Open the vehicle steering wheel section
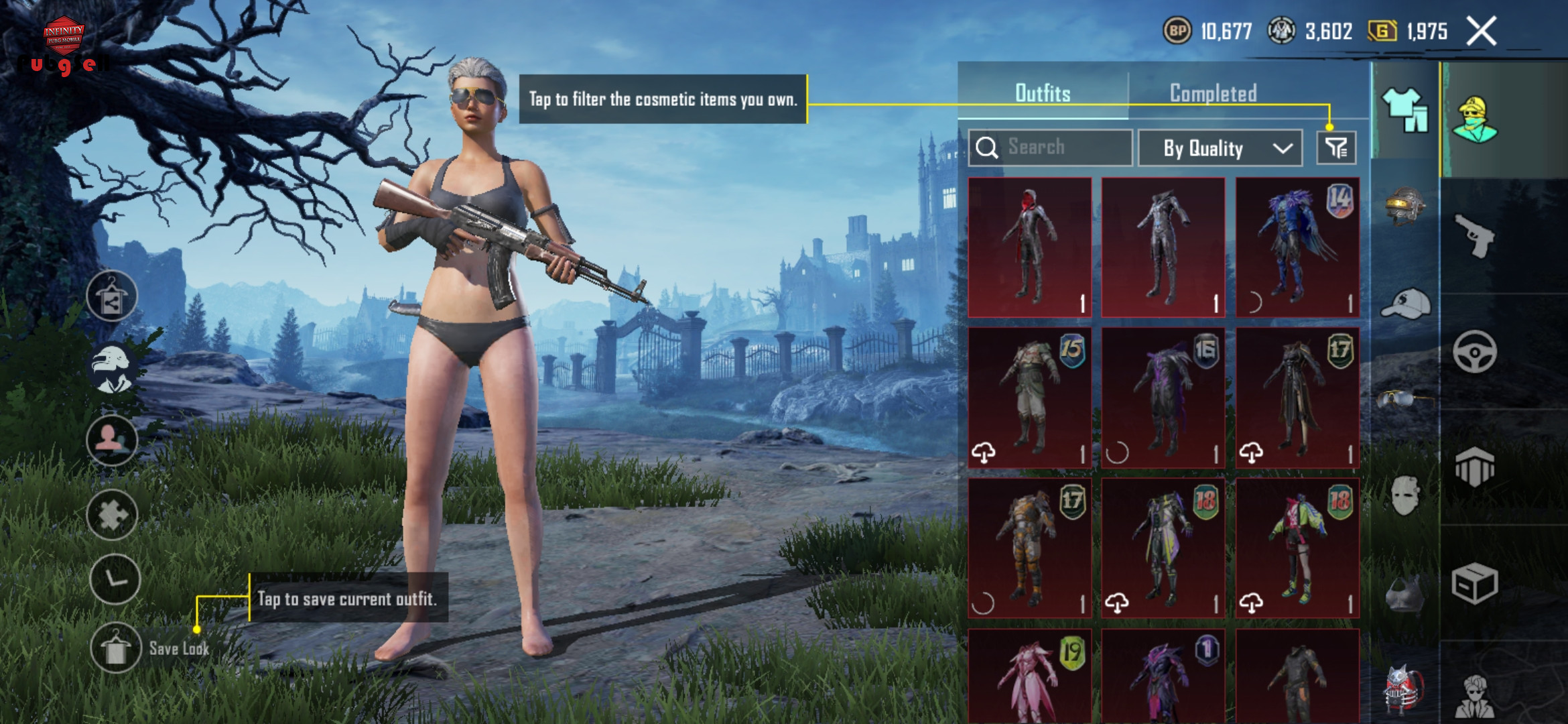The image size is (1568, 724). point(1475,351)
